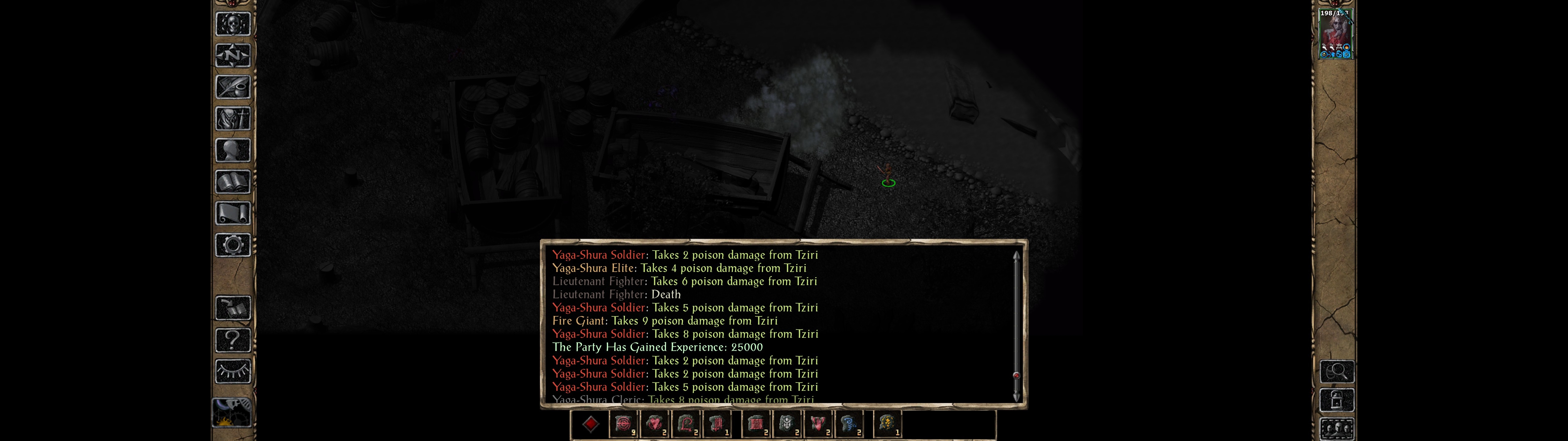Open help with the question mark button
The width and height of the screenshot is (1568, 441).
233,340
